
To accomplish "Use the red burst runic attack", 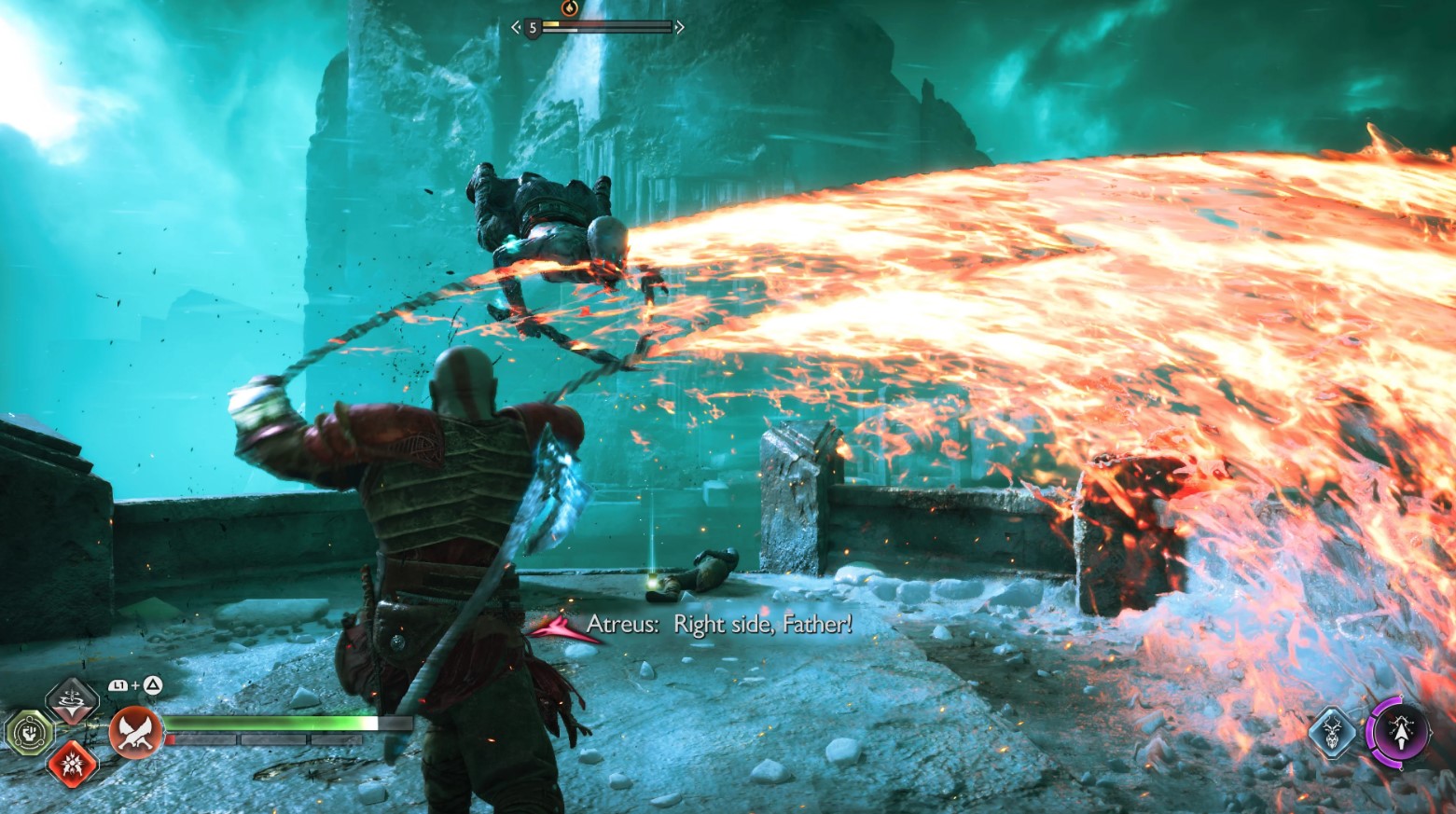I will tap(72, 765).
